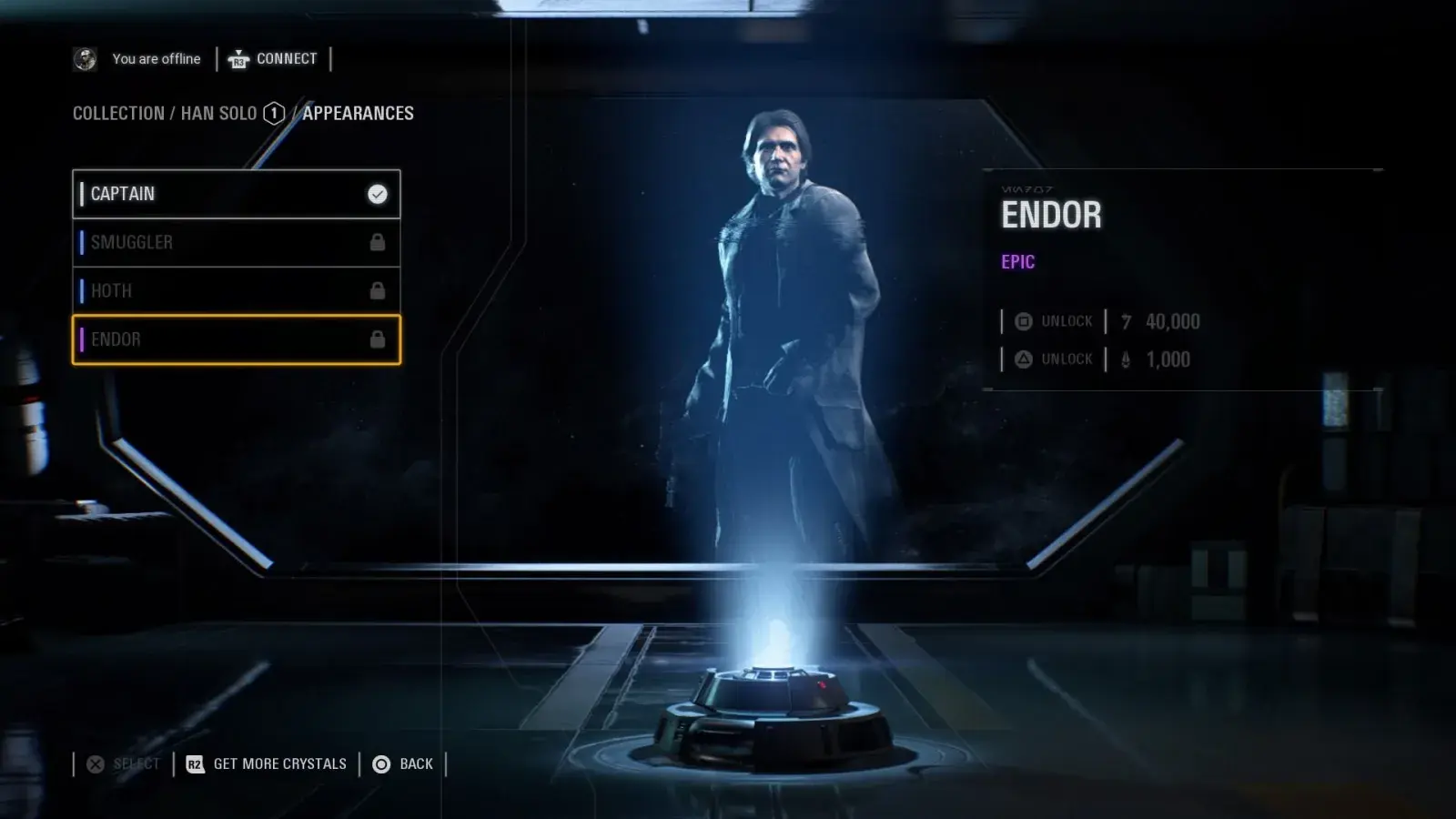The height and width of the screenshot is (819, 1456).
Task: Select the Endor epic appearance
Action: (236, 339)
